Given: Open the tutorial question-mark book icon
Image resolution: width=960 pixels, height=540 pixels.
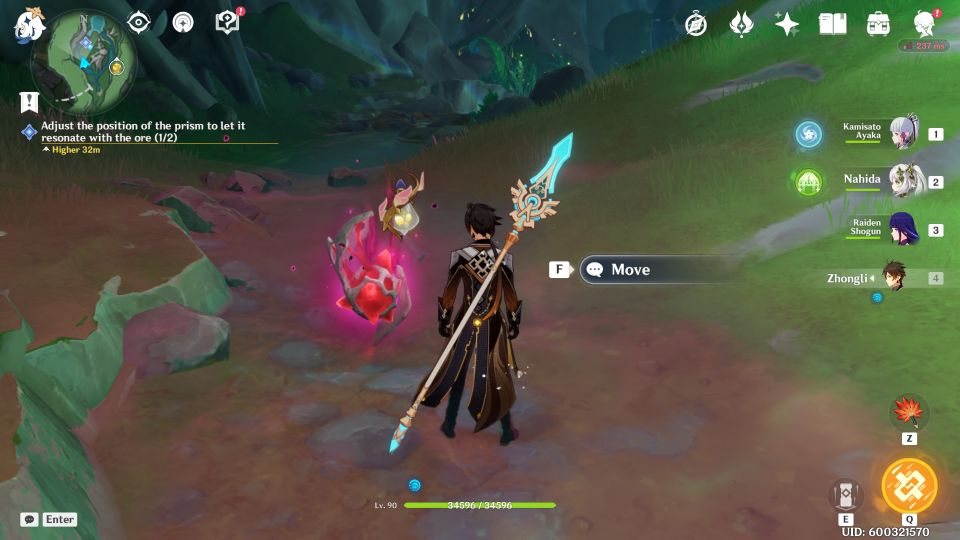Looking at the screenshot, I should click(228, 22).
